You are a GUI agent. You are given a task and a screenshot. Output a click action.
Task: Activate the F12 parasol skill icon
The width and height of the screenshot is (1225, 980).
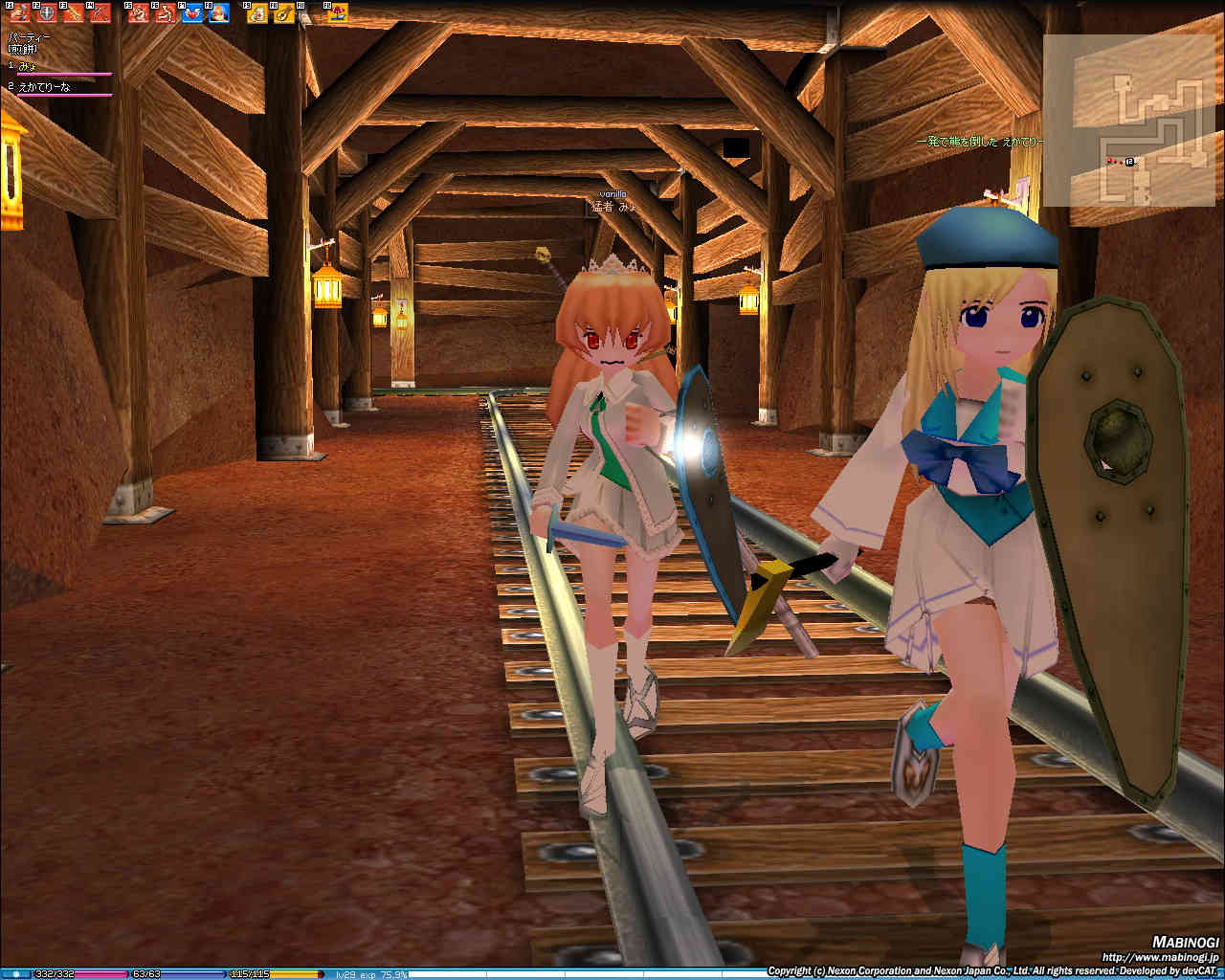[337, 13]
